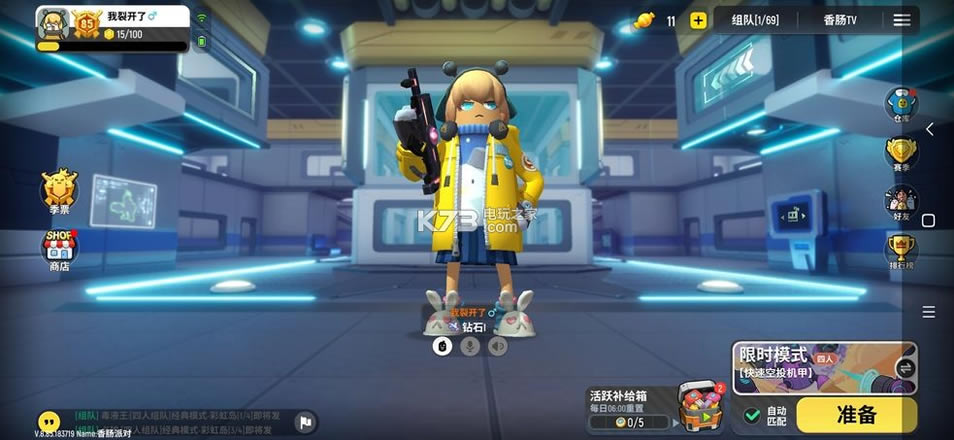Screen dimensions: 954x440
Task: Open the 赛季 season trophy page
Action: point(902,154)
